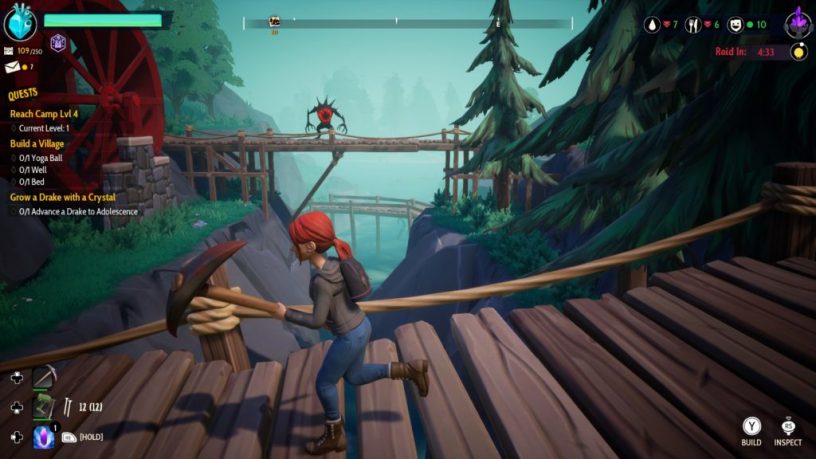Open the envelope mail icon

coord(15,67)
